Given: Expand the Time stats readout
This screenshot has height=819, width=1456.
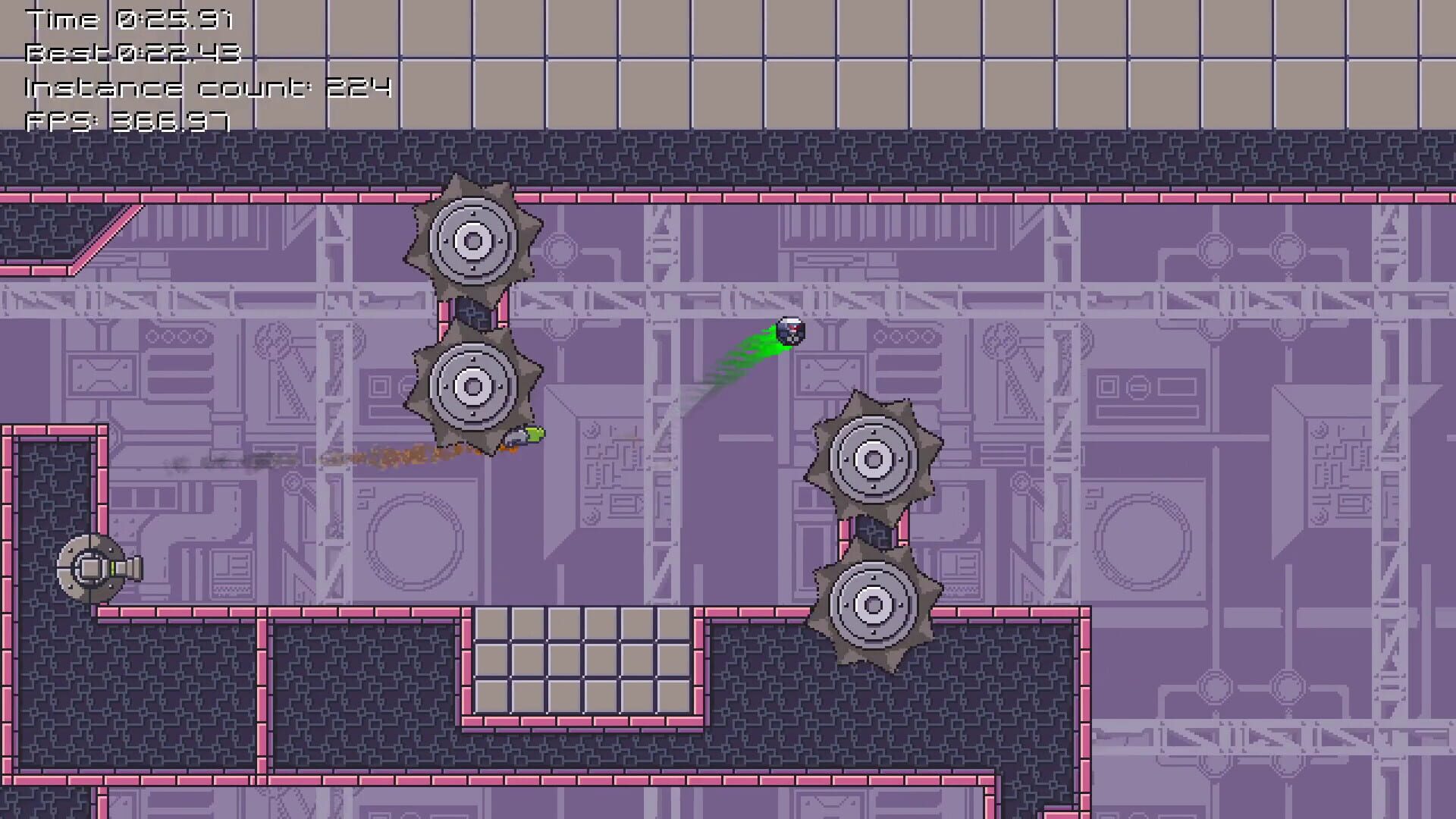Looking at the screenshot, I should 127,20.
